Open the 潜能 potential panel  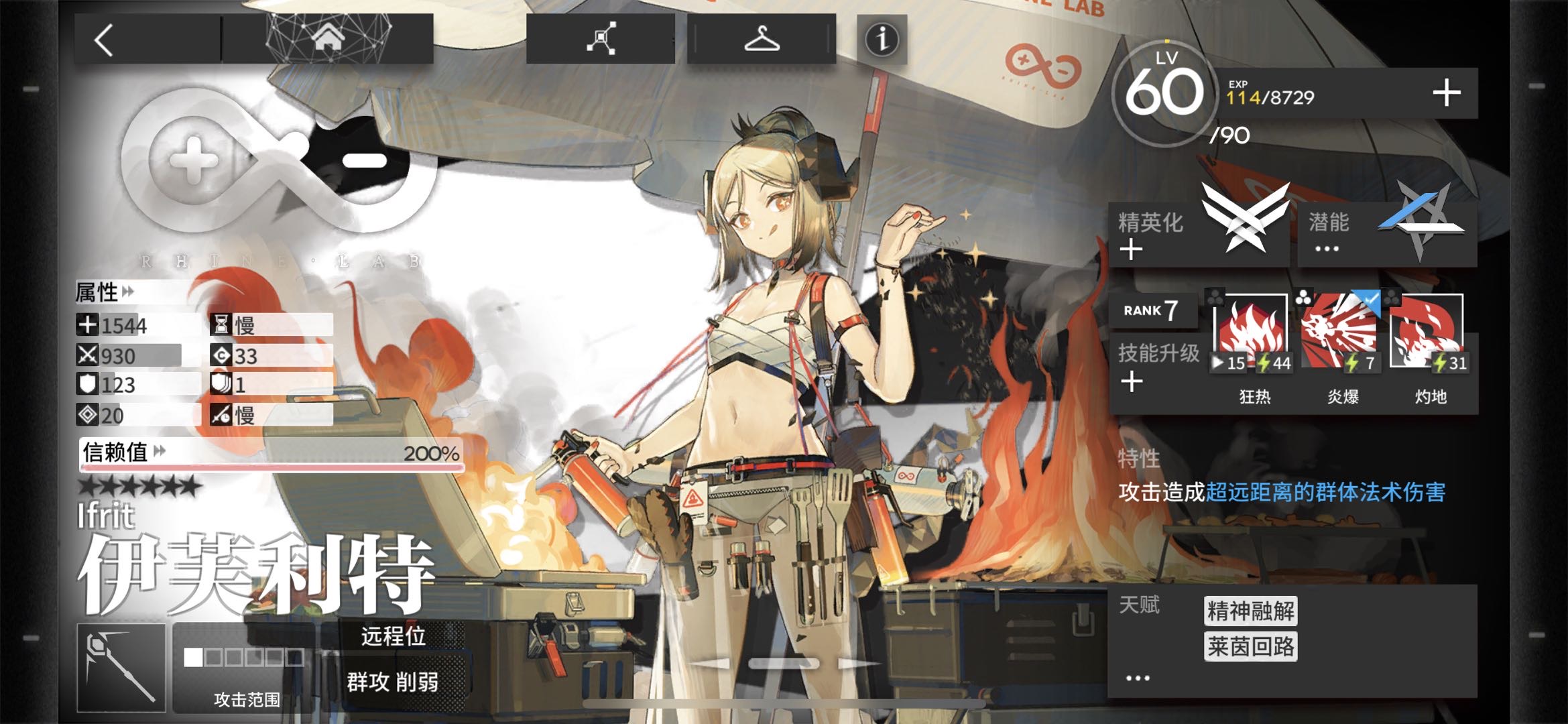1387,231
